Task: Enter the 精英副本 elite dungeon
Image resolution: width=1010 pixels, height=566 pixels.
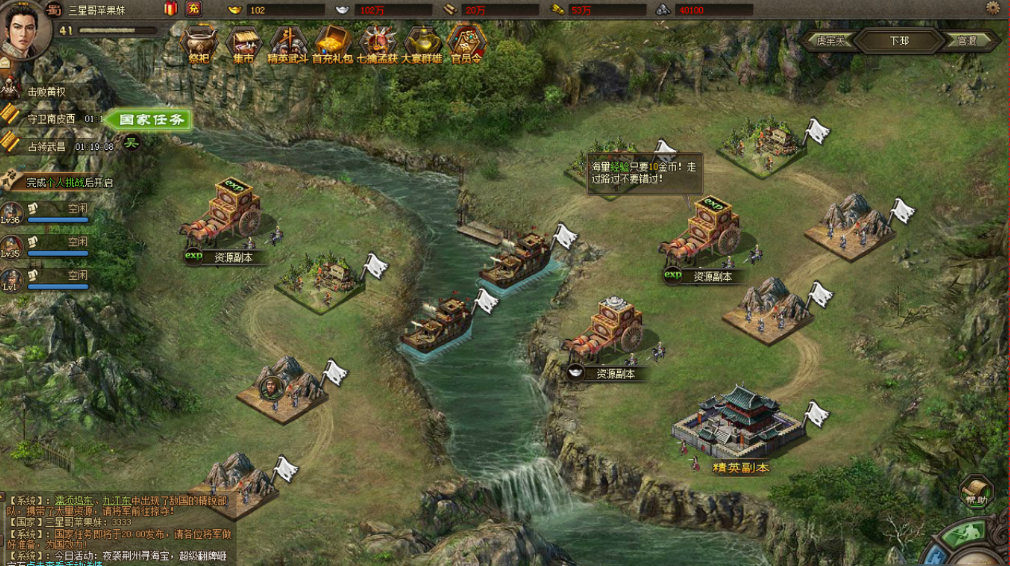Action: coord(740,425)
